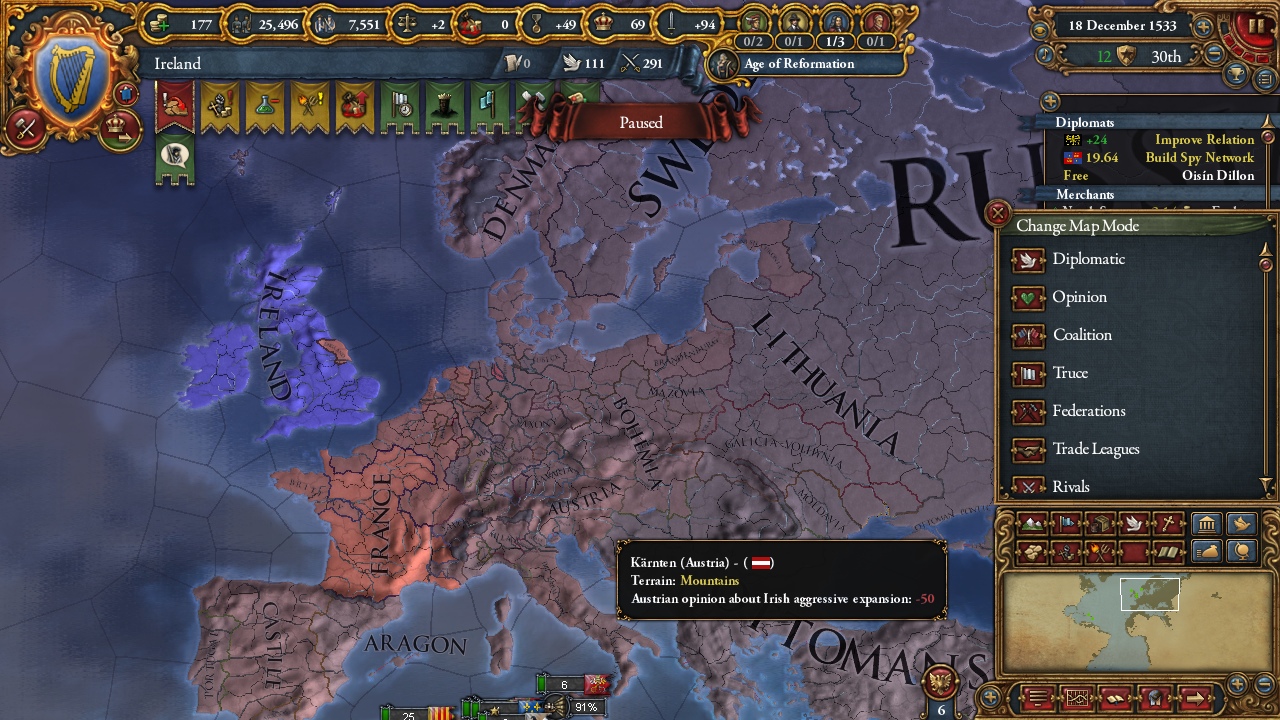Select Coalition in the Change Map Mode menu

1077,335
